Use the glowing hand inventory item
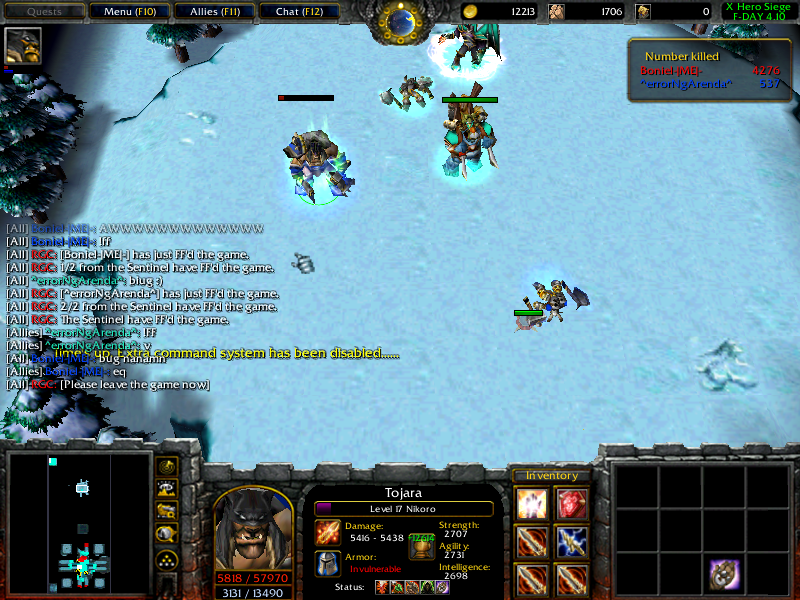 tap(532, 505)
